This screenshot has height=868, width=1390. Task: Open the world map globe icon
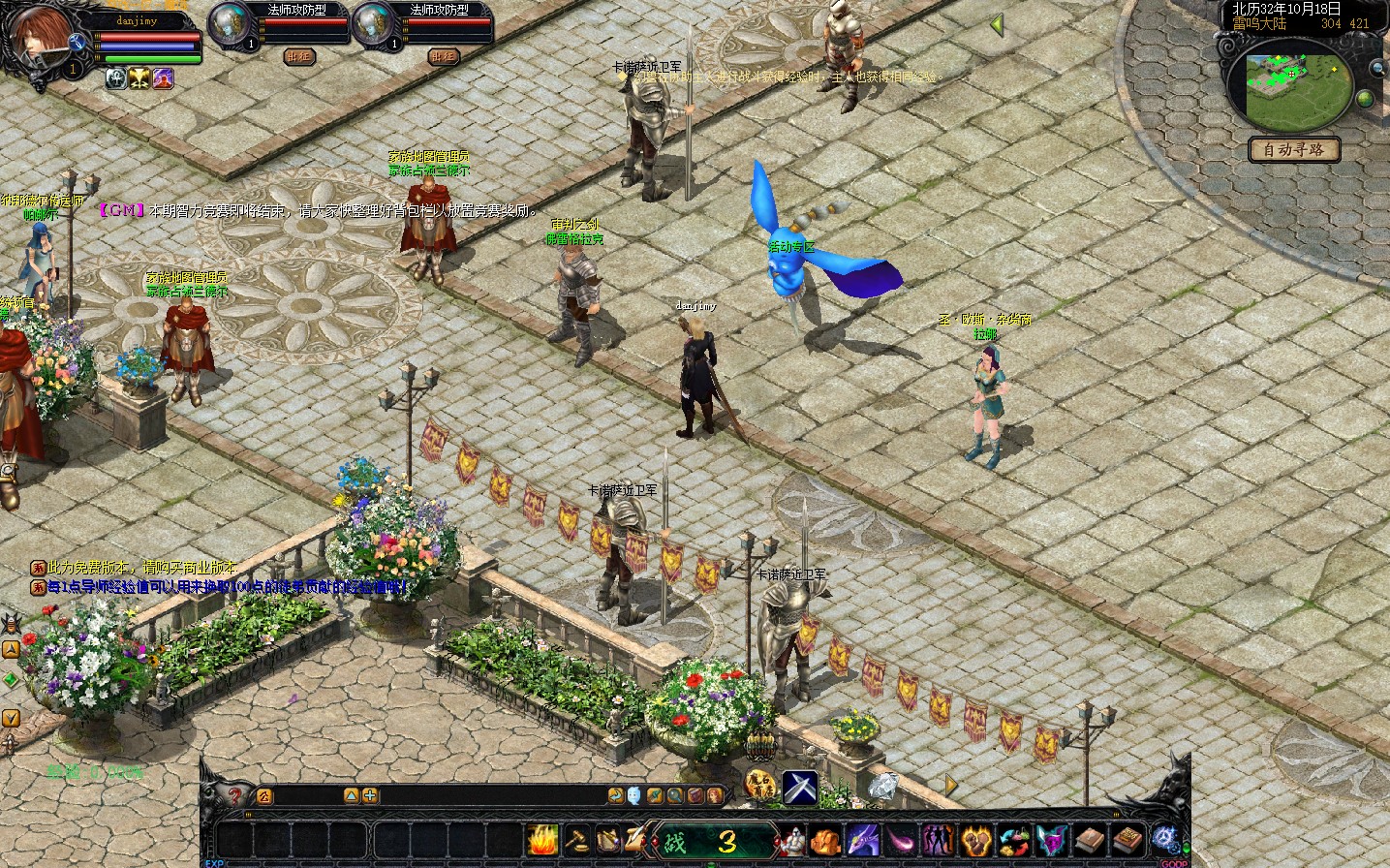[1365, 98]
